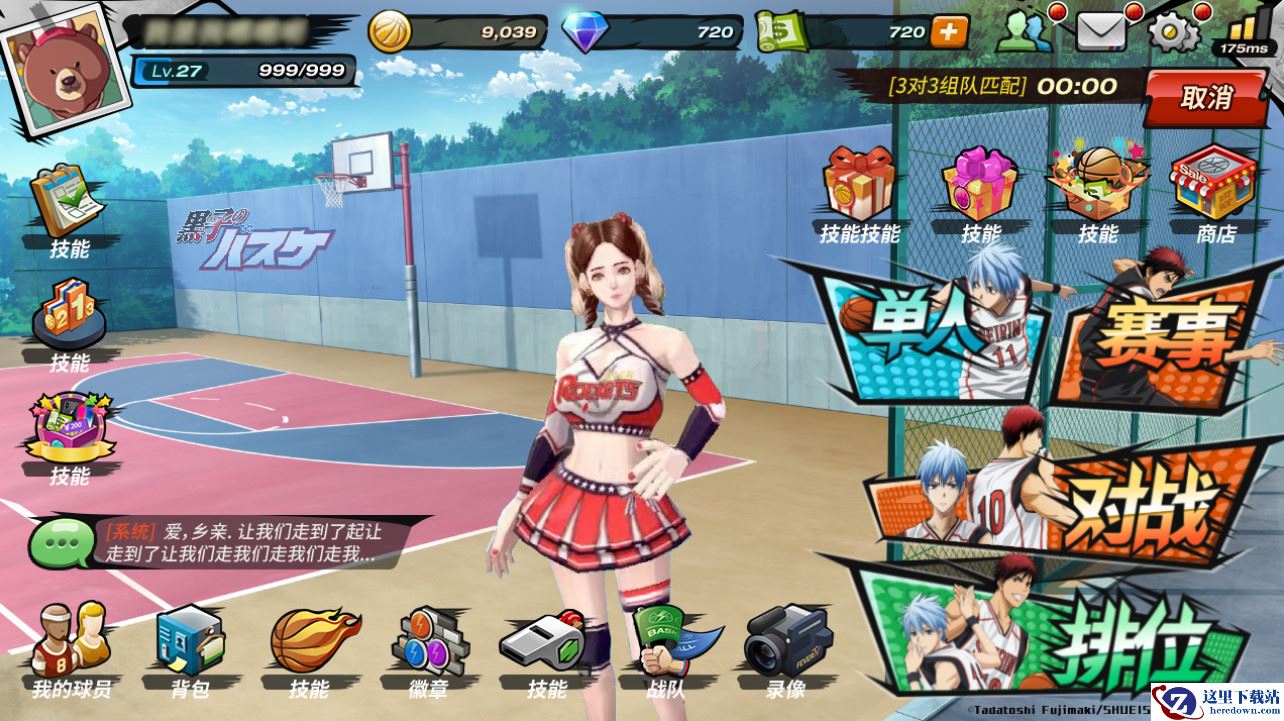This screenshot has width=1284, height=721.
Task: Open the mail envelope inbox
Action: pos(1100,34)
